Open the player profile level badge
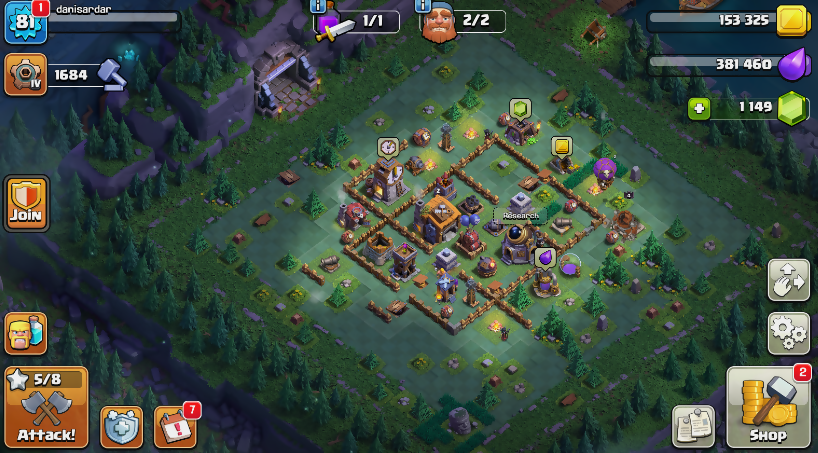Screen dimensions: 818x453 22,24
